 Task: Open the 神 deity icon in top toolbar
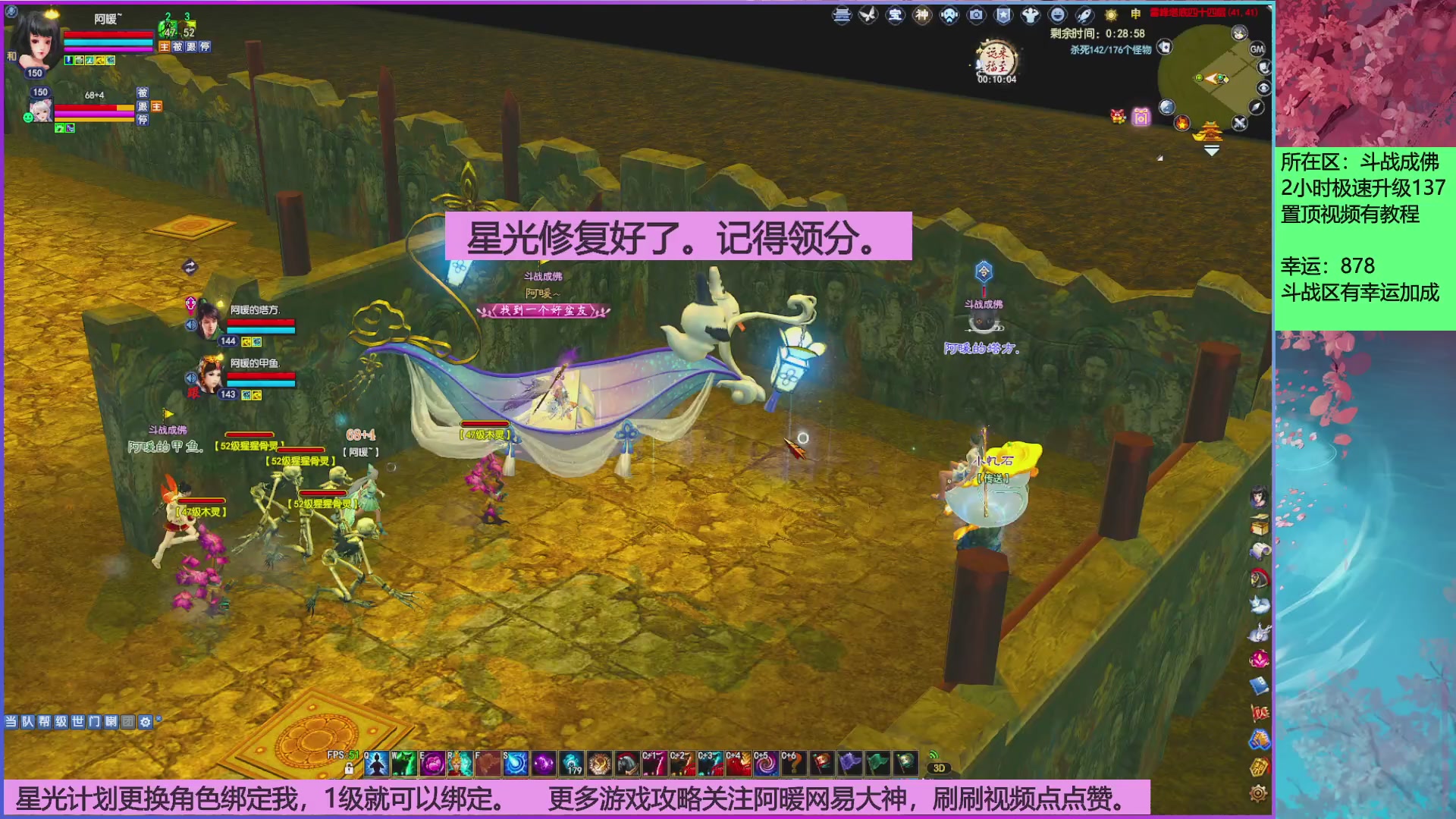pos(921,14)
